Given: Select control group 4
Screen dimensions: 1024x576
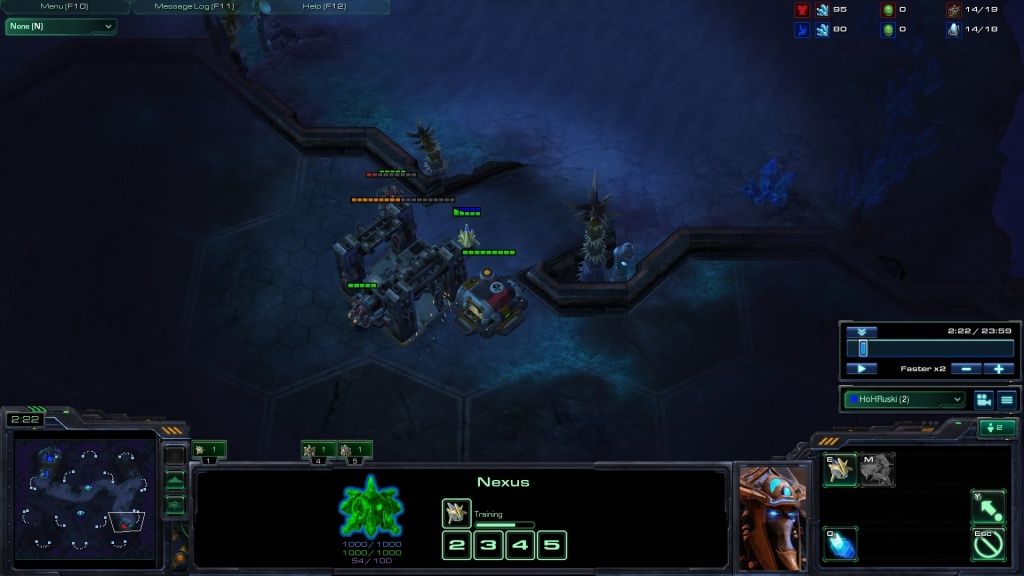Looking at the screenshot, I should pos(319,451).
